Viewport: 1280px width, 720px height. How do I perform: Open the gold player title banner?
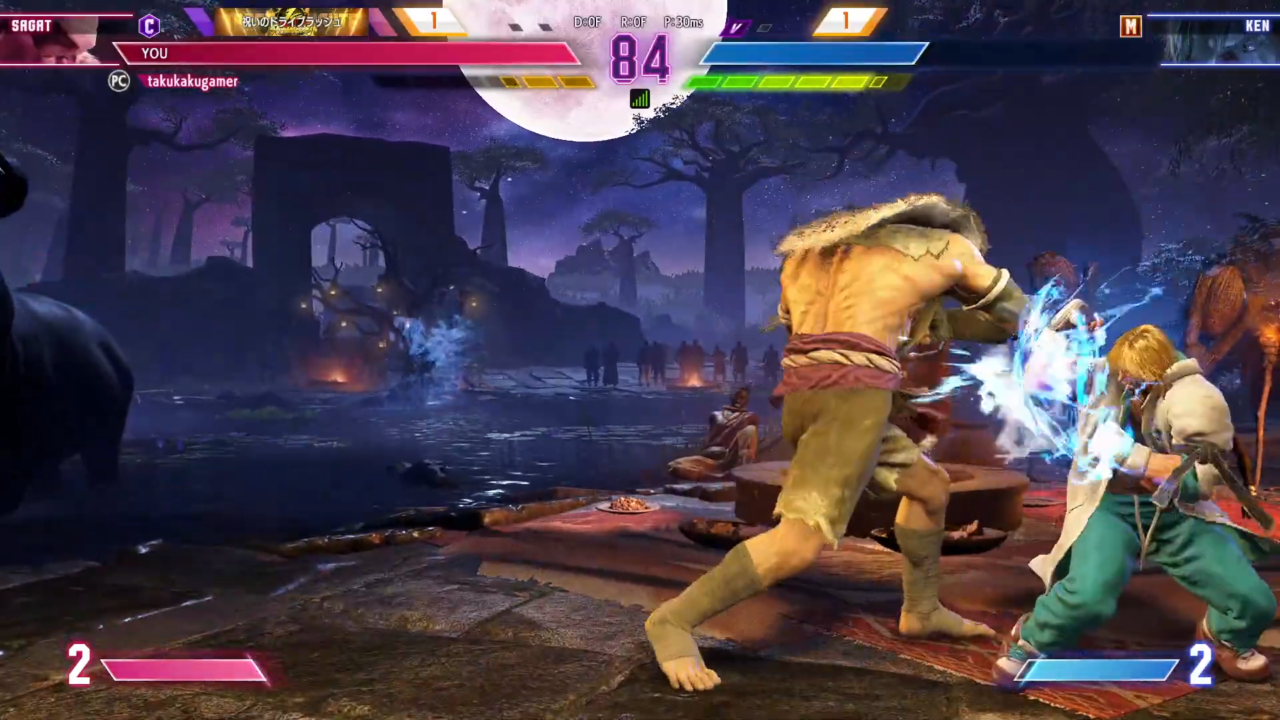pyautogui.click(x=291, y=22)
